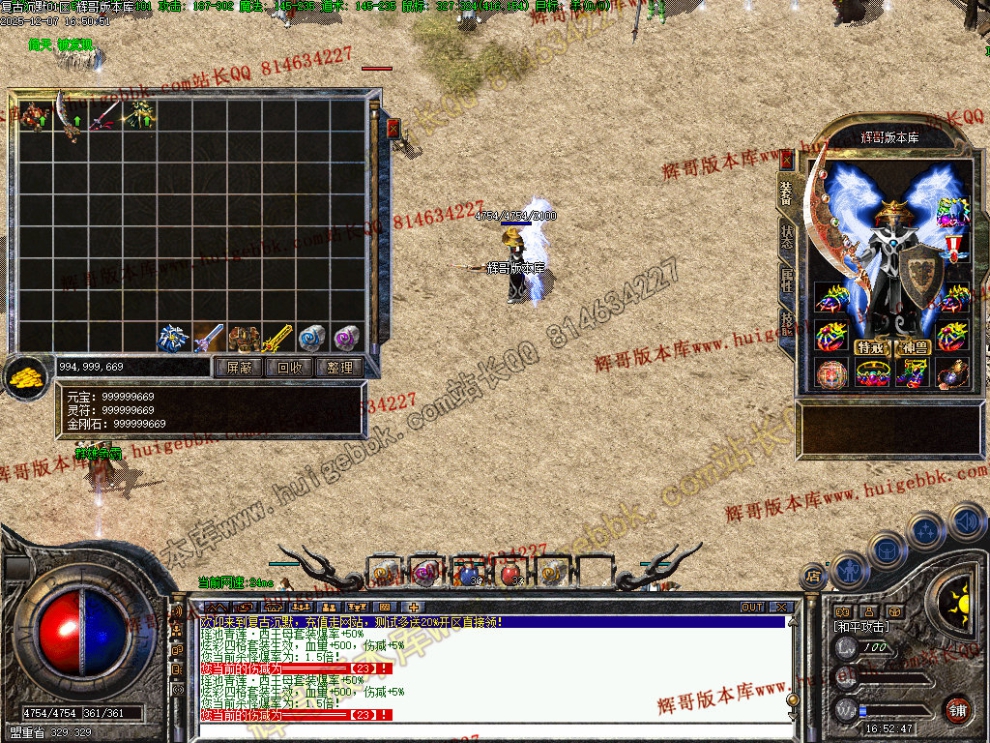Close the character equipment panel
The width and height of the screenshot is (990, 743).
(x=786, y=160)
